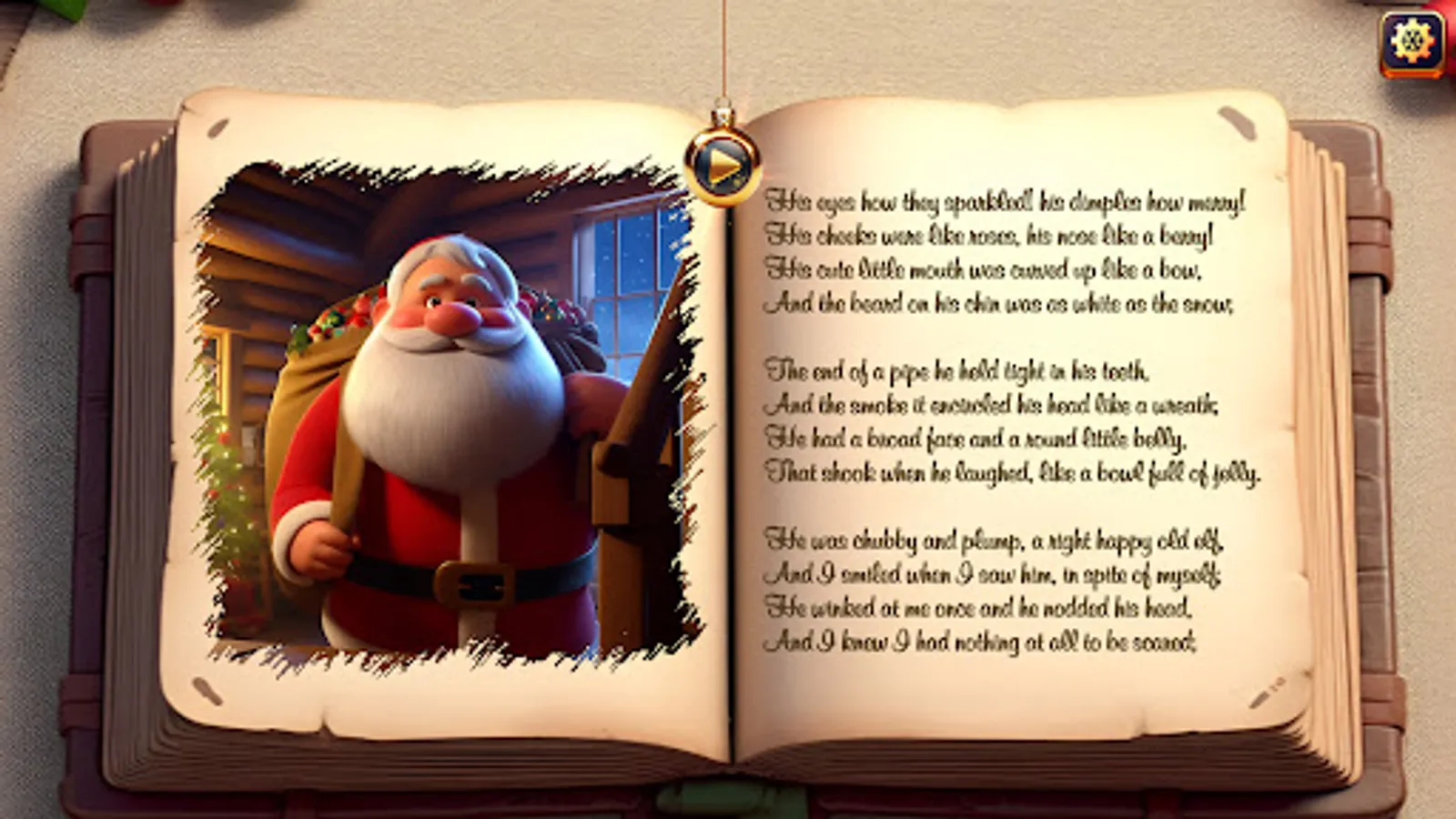Click the red decoration beside the settings button
The image size is (1456, 819).
[1449, 36]
